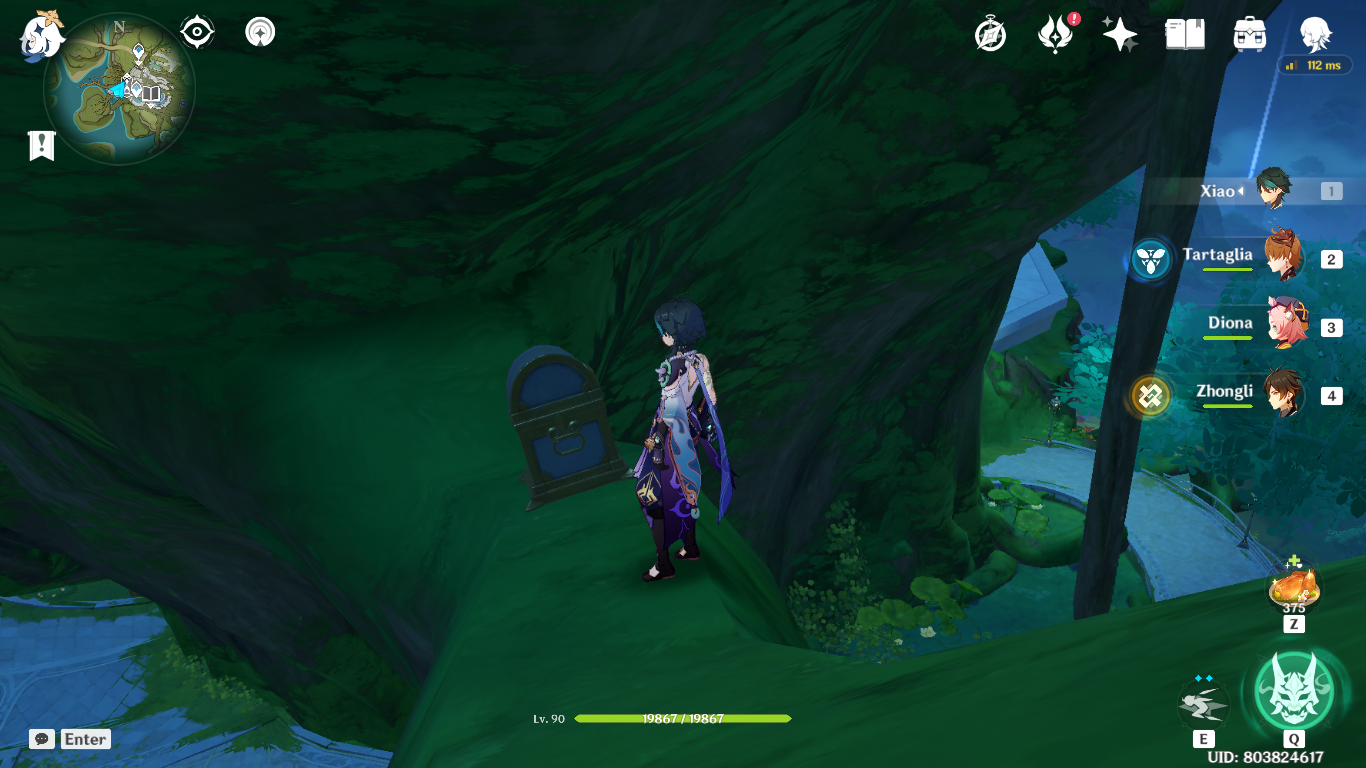Image resolution: width=1366 pixels, height=768 pixels.
Task: Open the Inventory backpack icon
Action: pos(1249,34)
